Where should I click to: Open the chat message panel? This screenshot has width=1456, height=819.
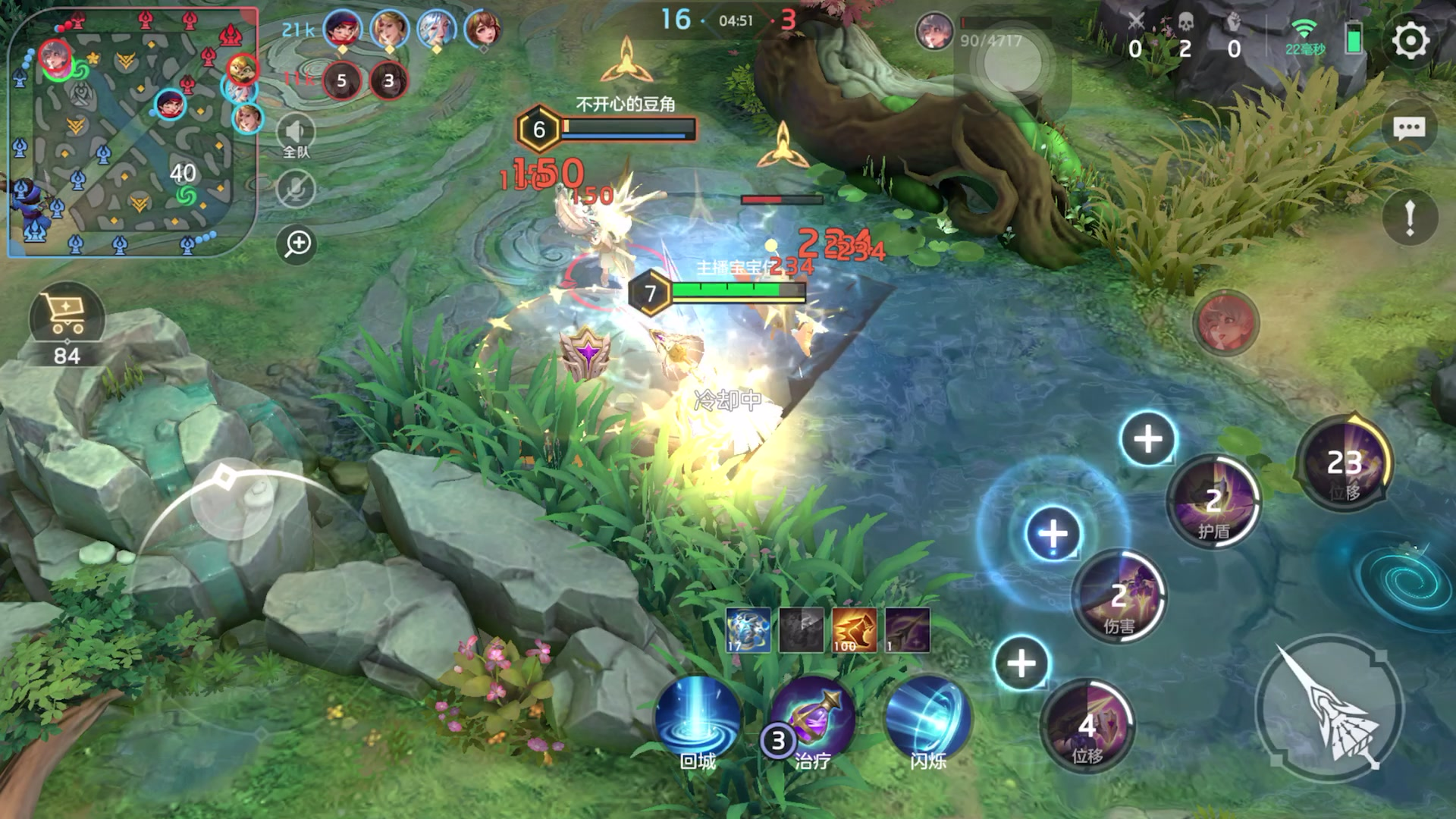pos(1409,128)
